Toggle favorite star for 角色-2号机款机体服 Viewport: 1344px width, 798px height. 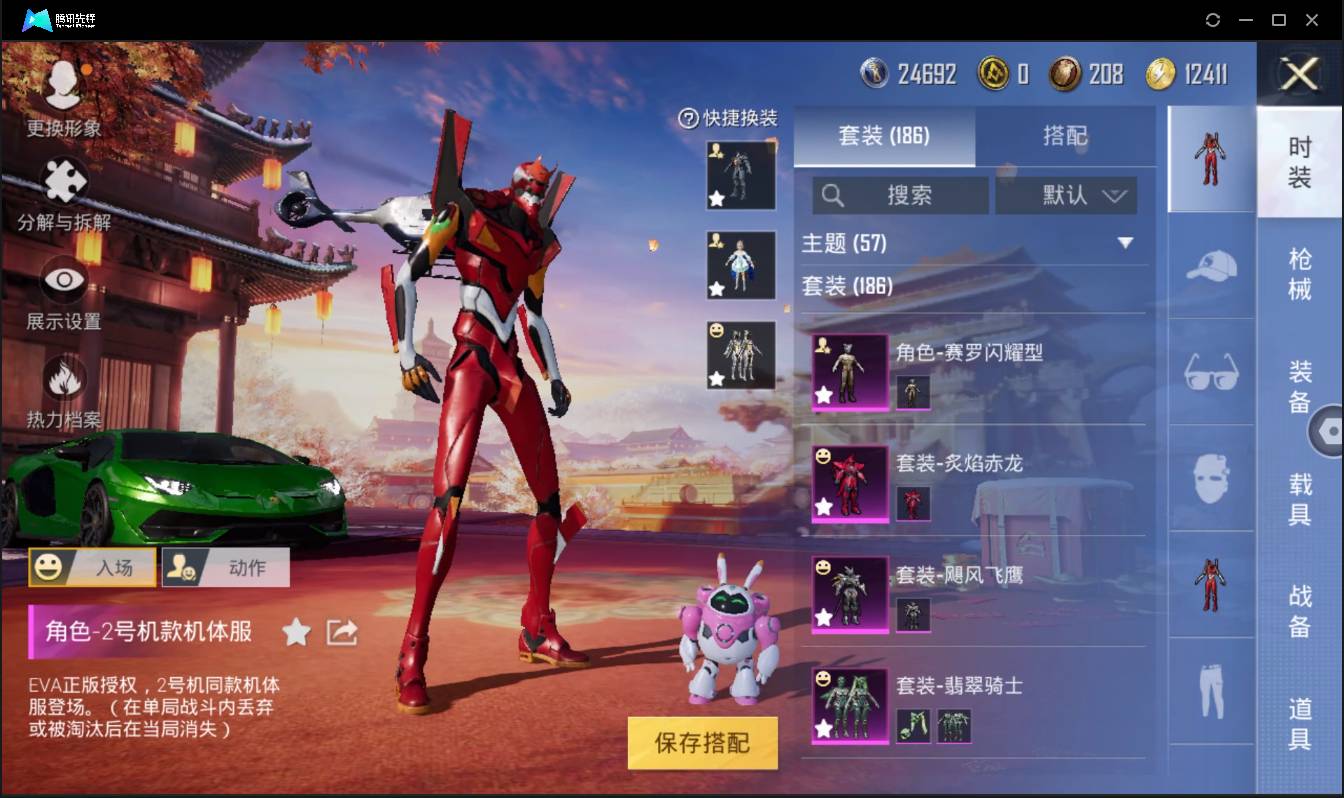click(x=297, y=632)
